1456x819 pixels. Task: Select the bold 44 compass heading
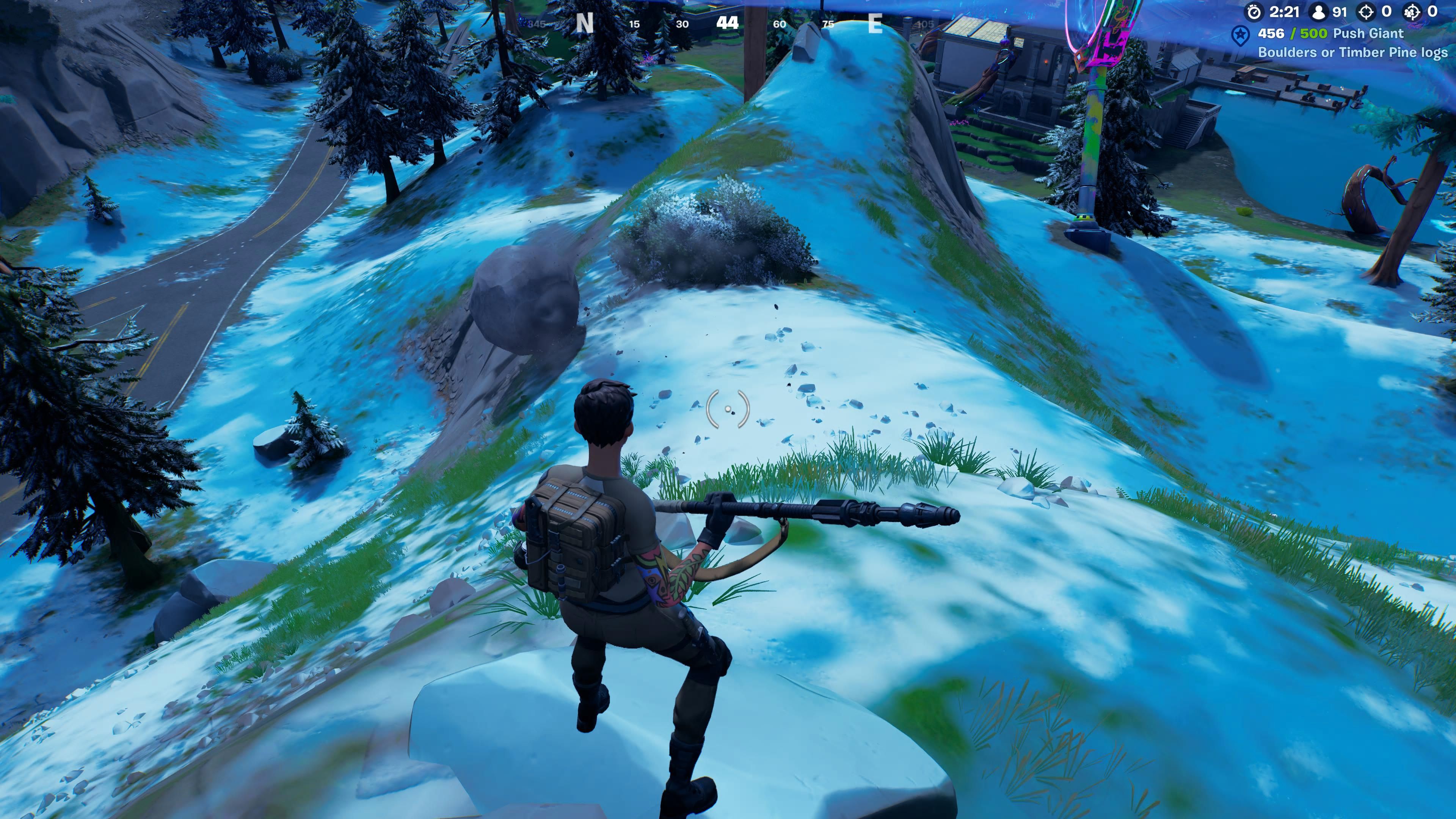coord(727,24)
